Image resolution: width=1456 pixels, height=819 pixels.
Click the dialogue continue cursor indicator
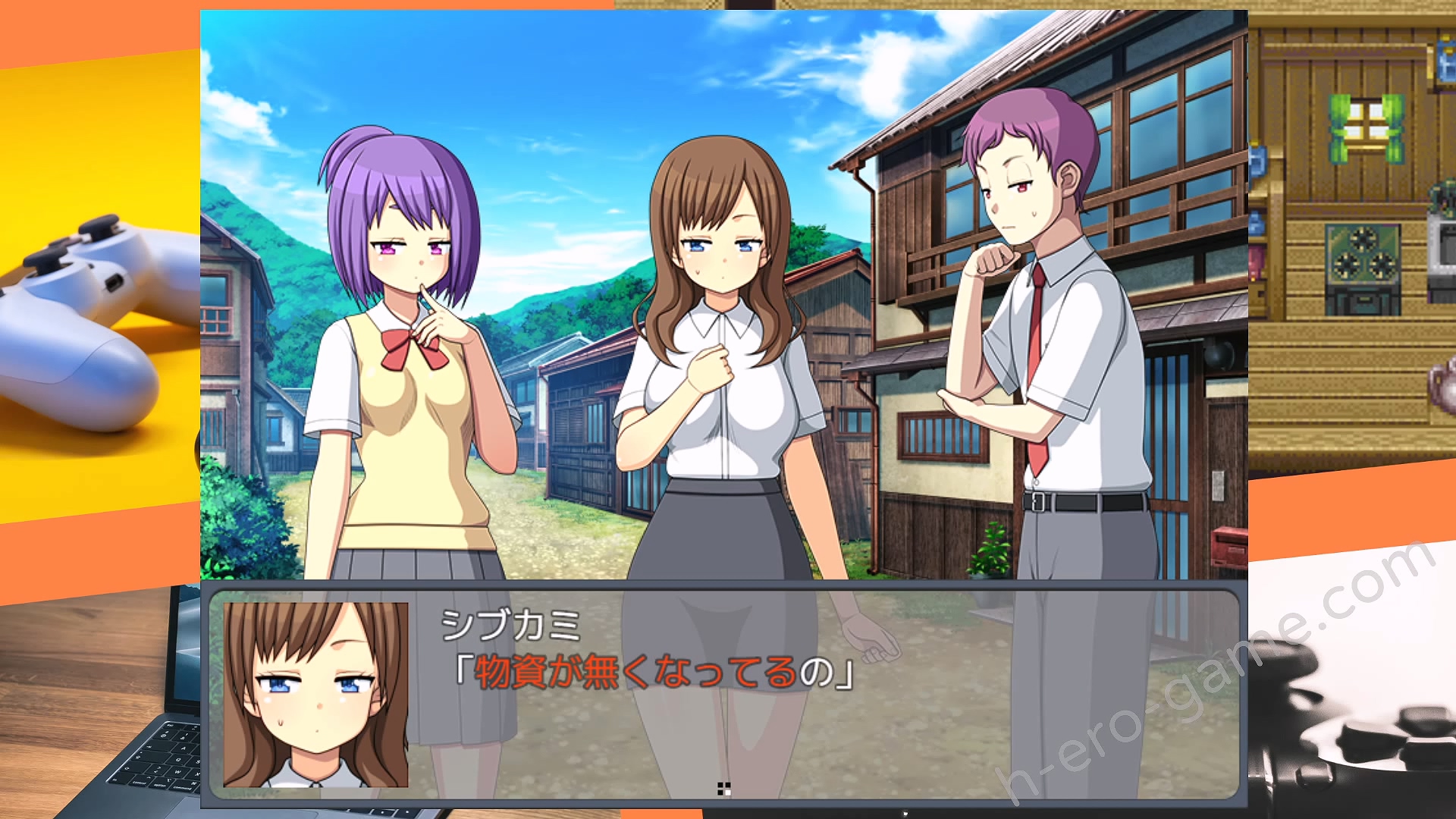723,789
